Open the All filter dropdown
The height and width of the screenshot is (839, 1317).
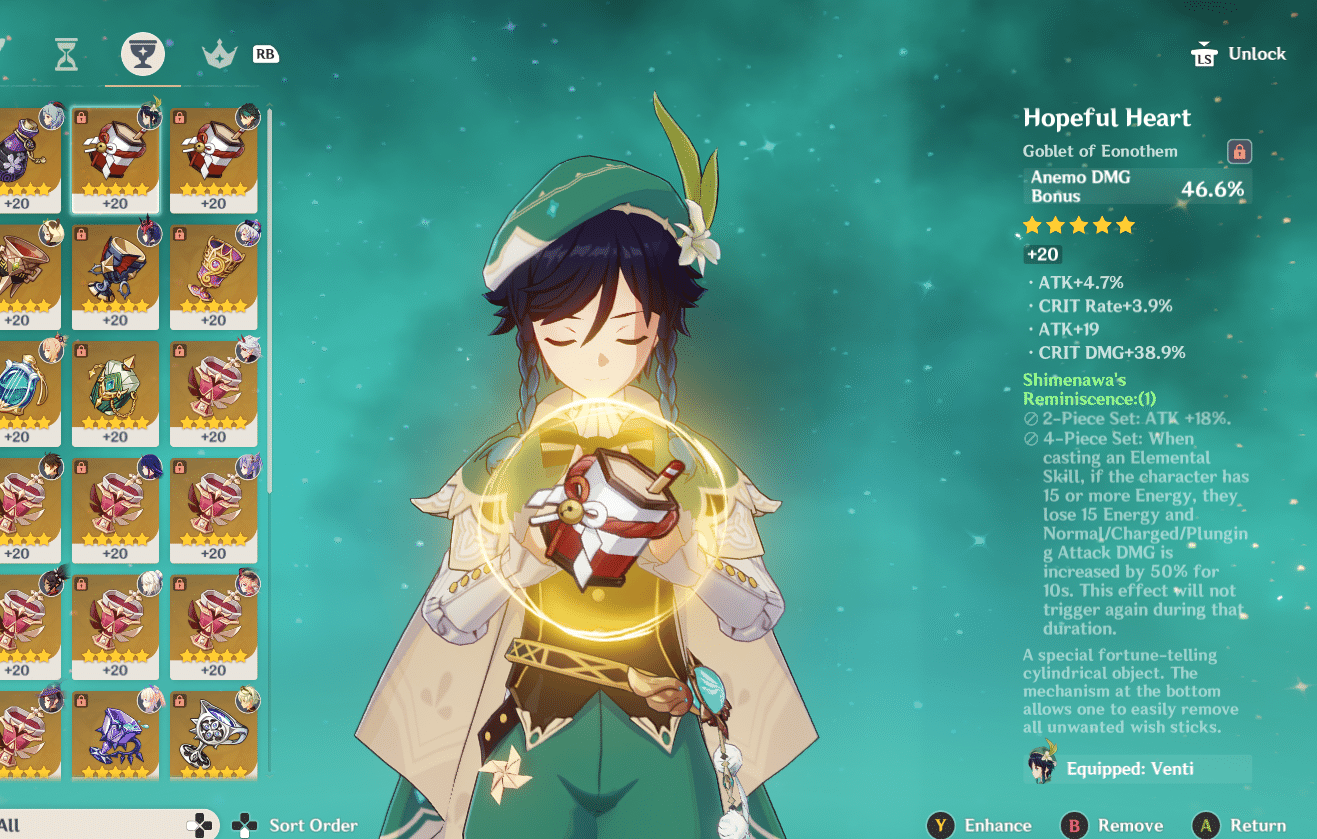coord(100,824)
